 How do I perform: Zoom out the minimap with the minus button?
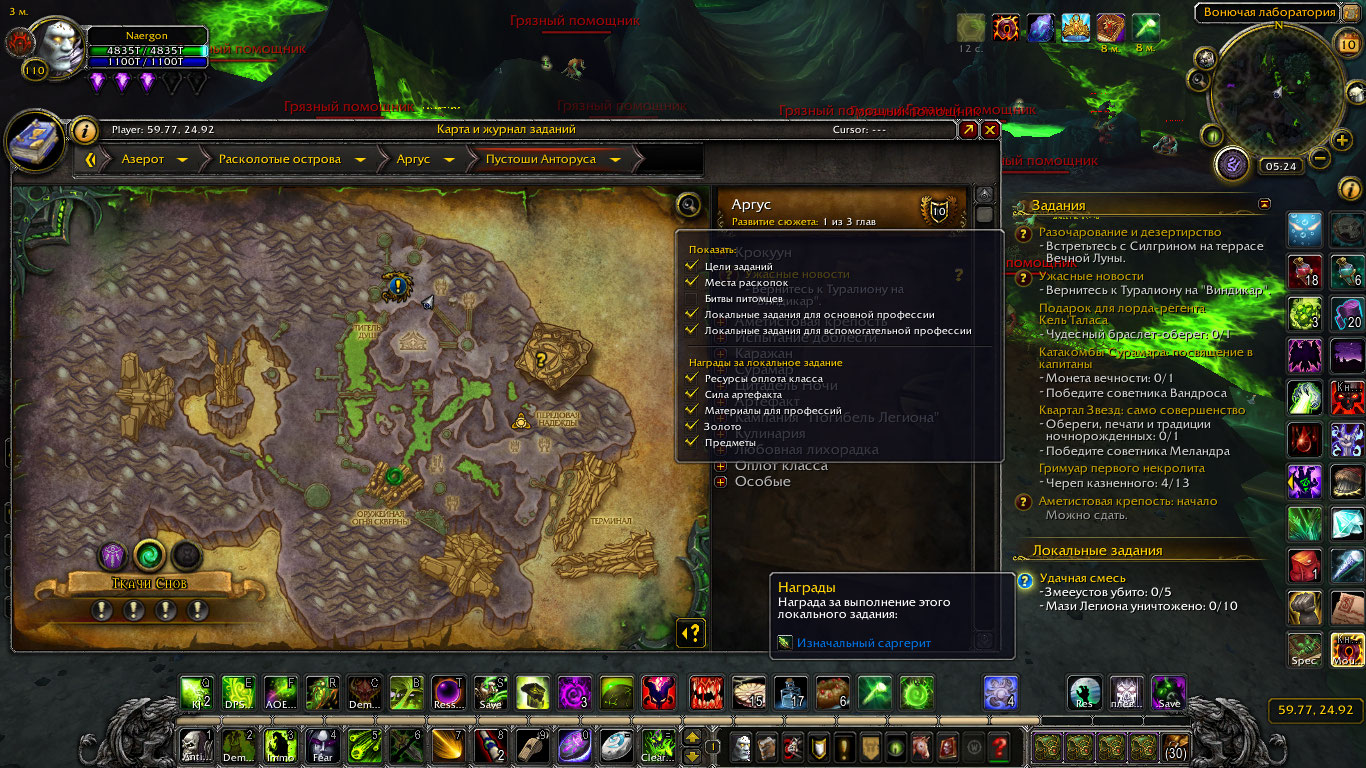pos(1319,158)
